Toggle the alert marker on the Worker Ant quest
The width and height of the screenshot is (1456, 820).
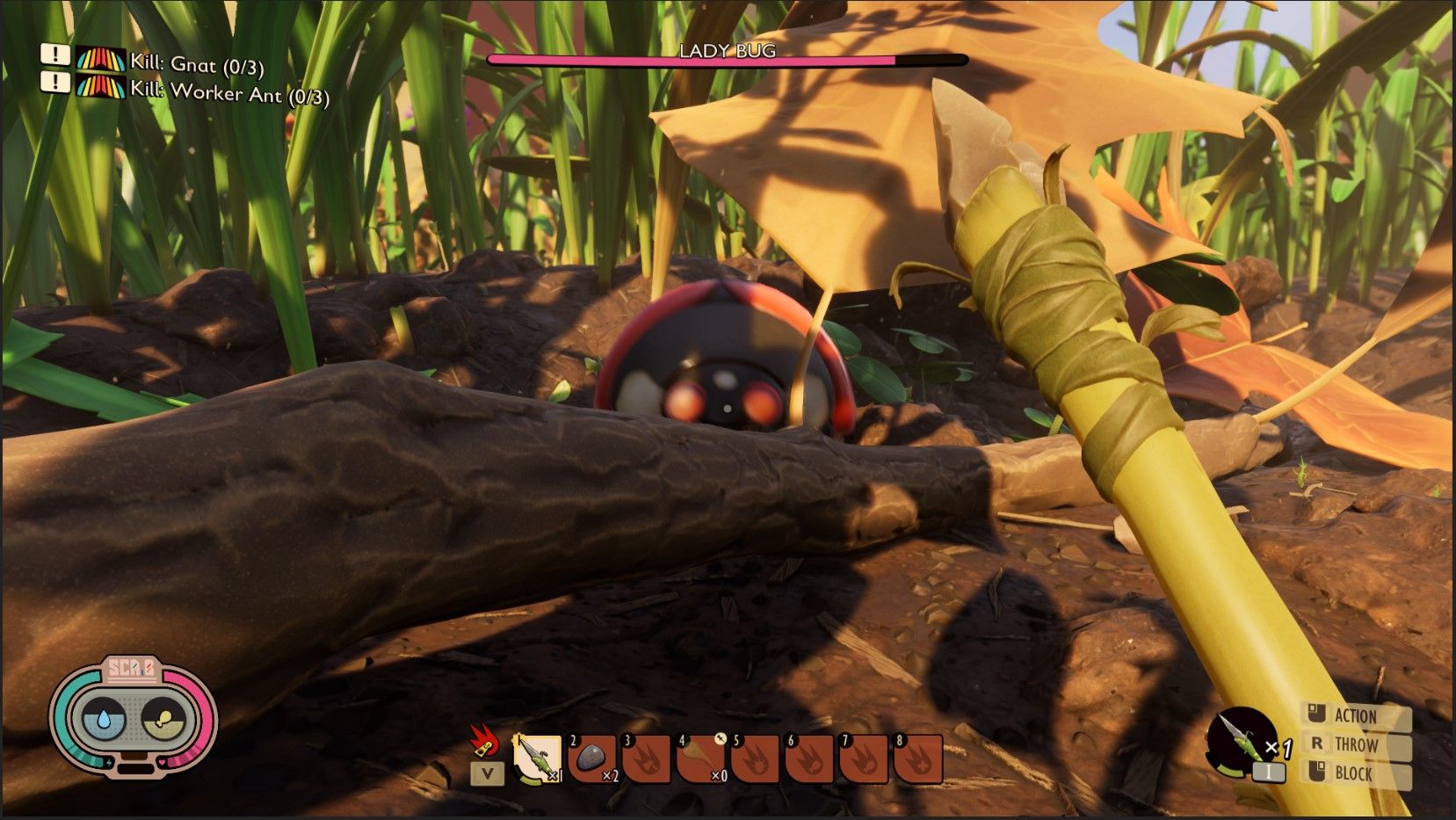point(54,83)
